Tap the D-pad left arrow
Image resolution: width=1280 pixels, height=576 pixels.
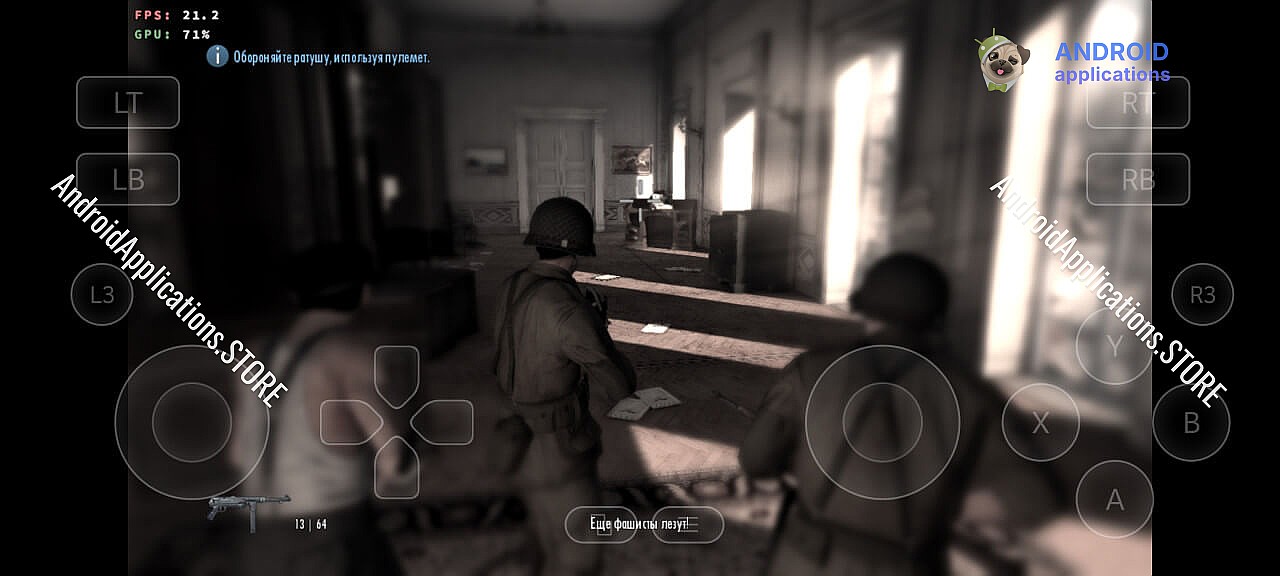(x=350, y=422)
